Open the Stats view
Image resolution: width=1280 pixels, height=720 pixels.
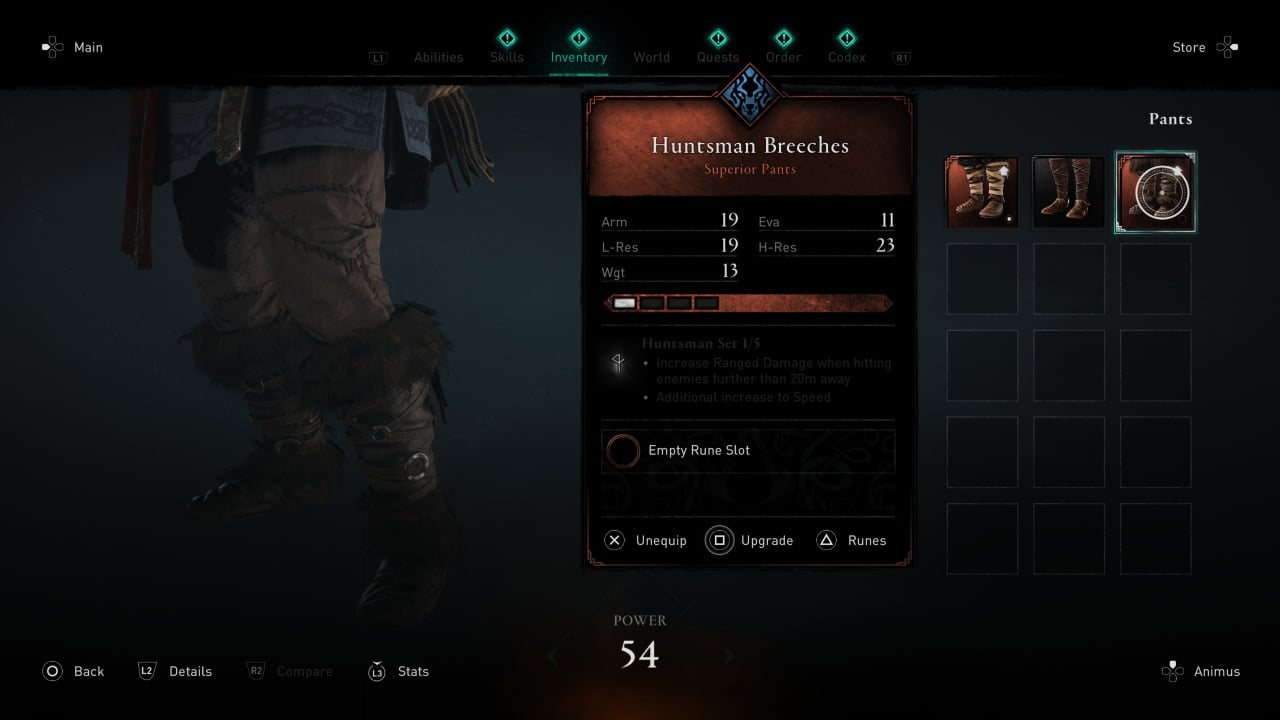point(413,672)
